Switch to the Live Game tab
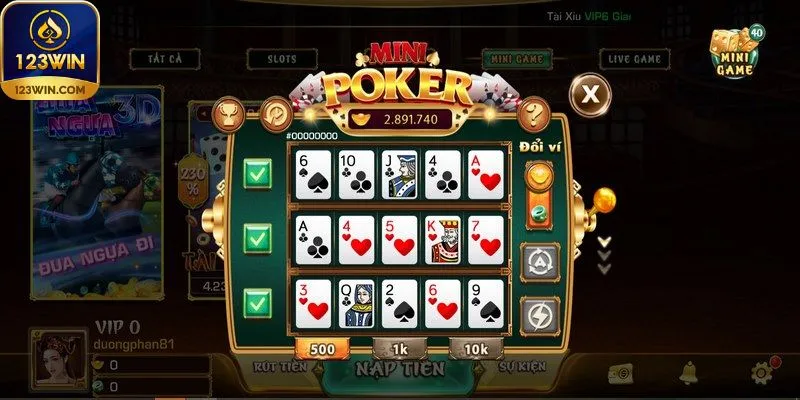 point(635,59)
